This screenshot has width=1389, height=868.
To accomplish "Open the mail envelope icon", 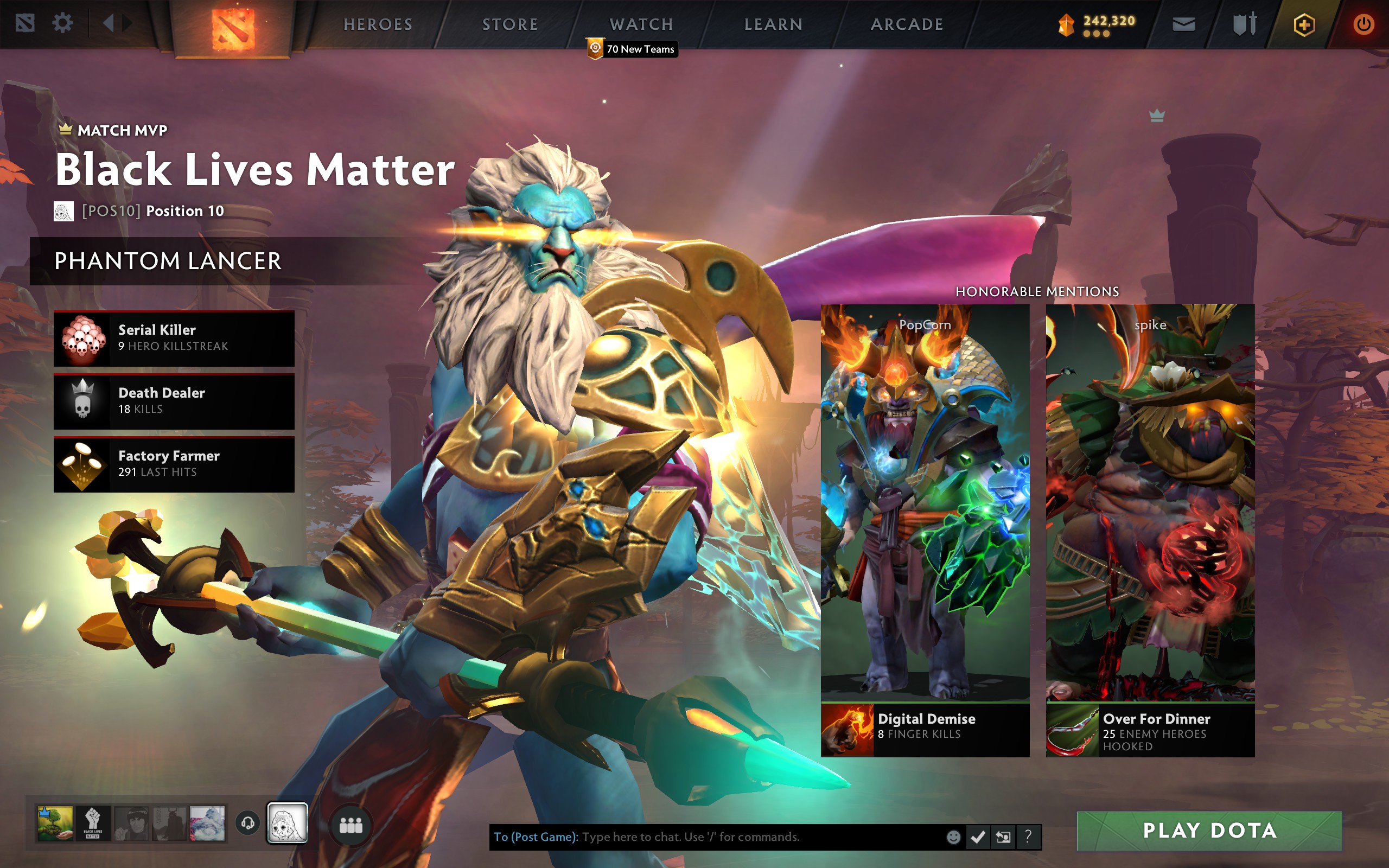I will click(x=1183, y=24).
